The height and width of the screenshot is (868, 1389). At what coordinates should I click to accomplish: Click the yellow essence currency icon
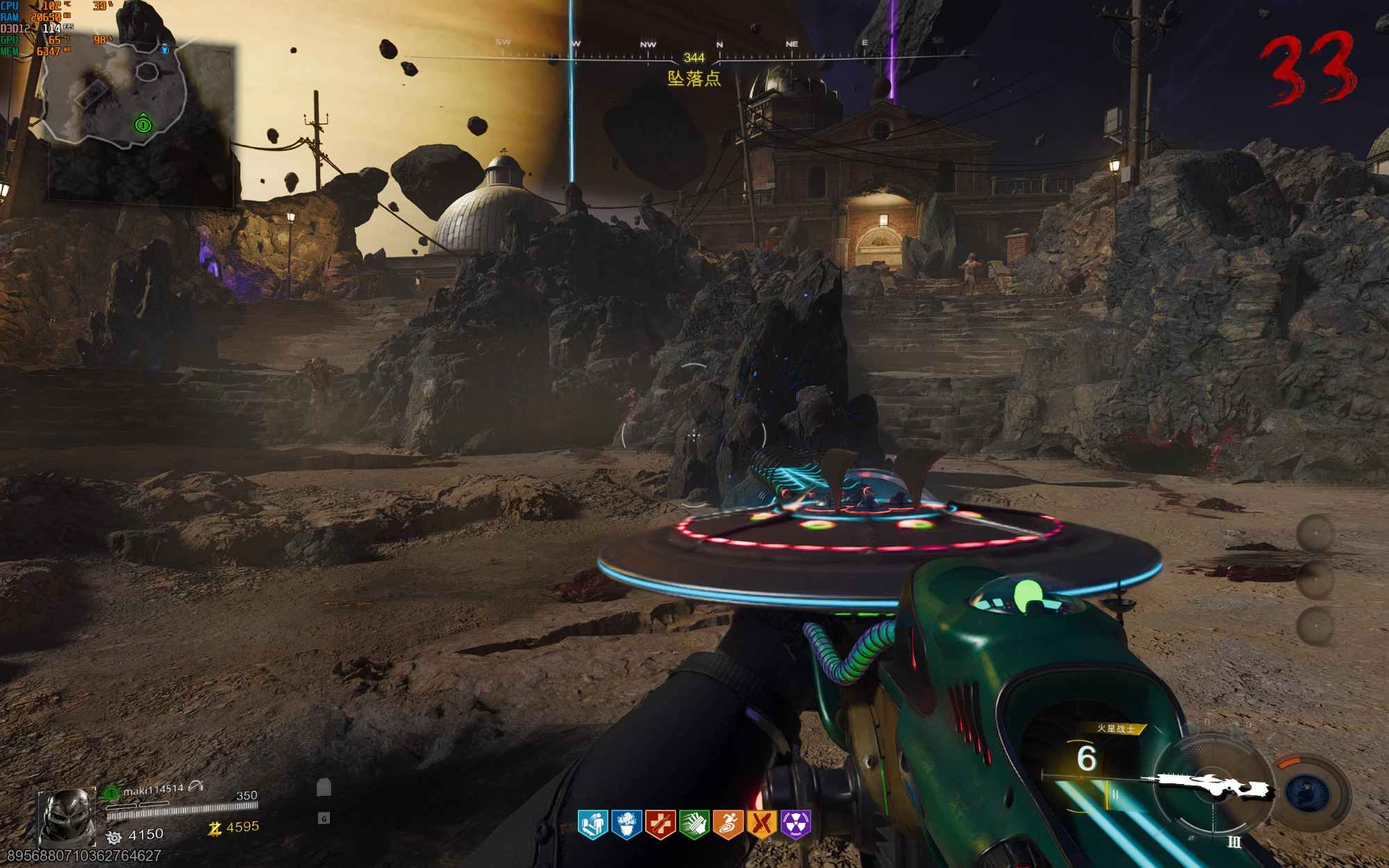pyautogui.click(x=215, y=828)
